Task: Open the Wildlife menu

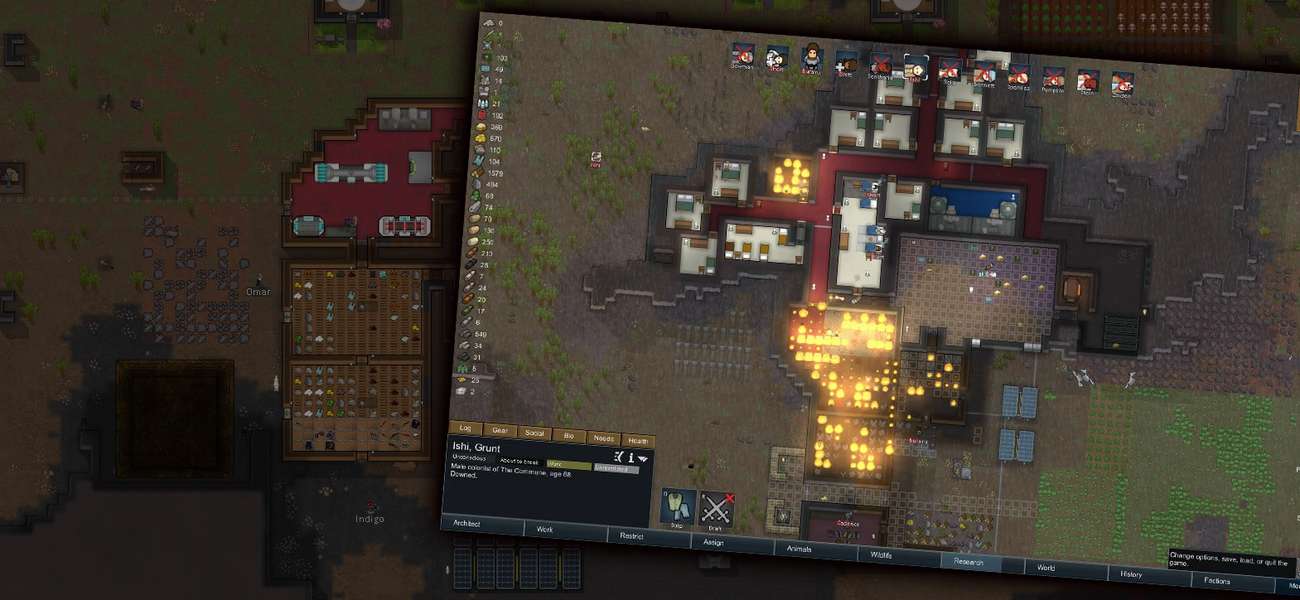Action: point(881,555)
